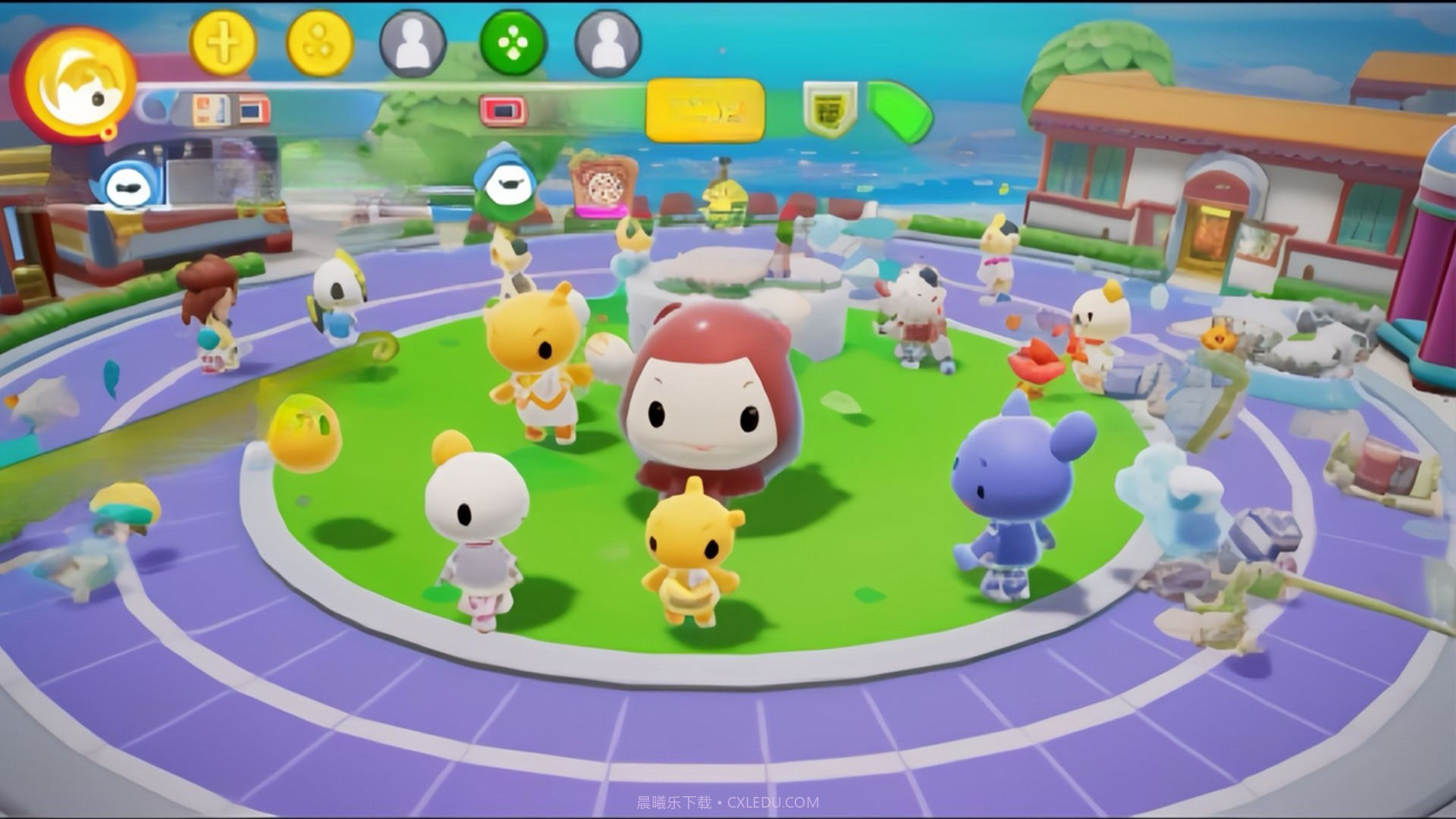Viewport: 1456px width, 819px height.
Task: Open the gray silhouette icon between yellow and green buttons
Action: (413, 43)
